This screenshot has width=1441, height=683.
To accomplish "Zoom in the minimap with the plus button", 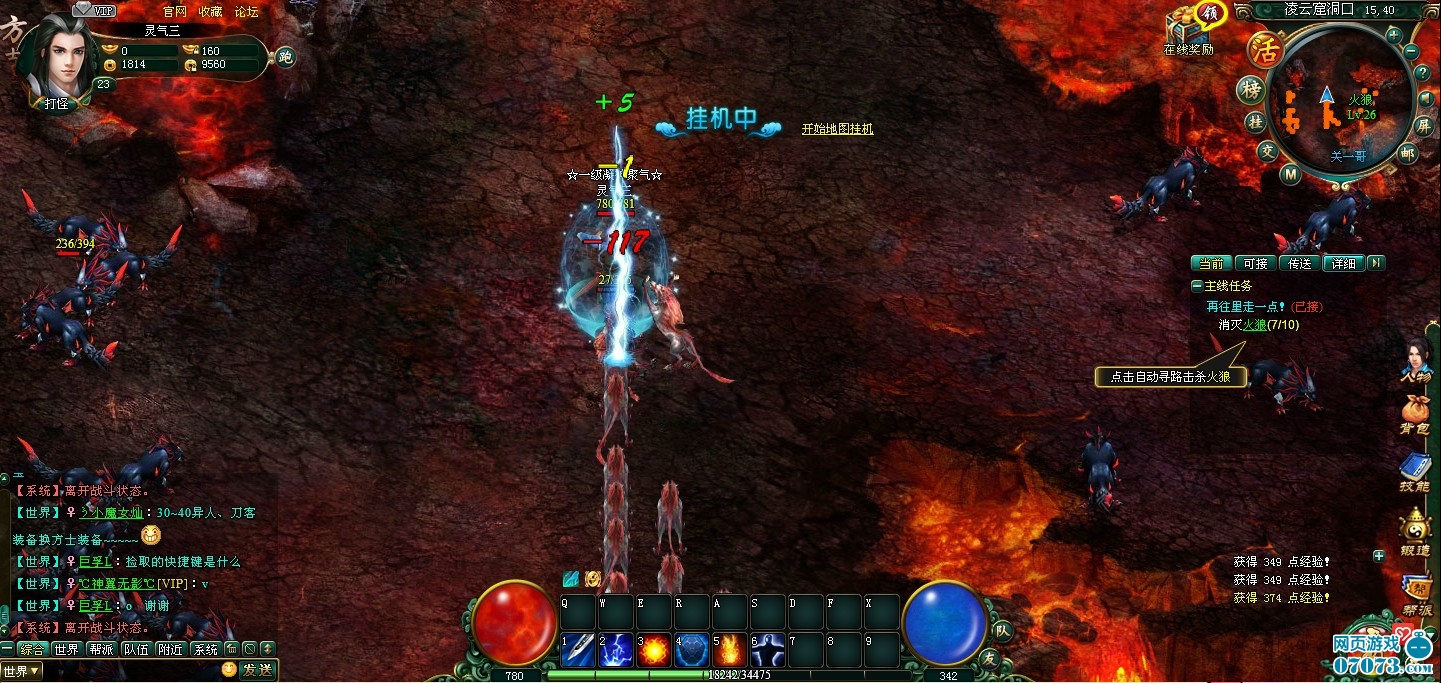I will click(1393, 34).
